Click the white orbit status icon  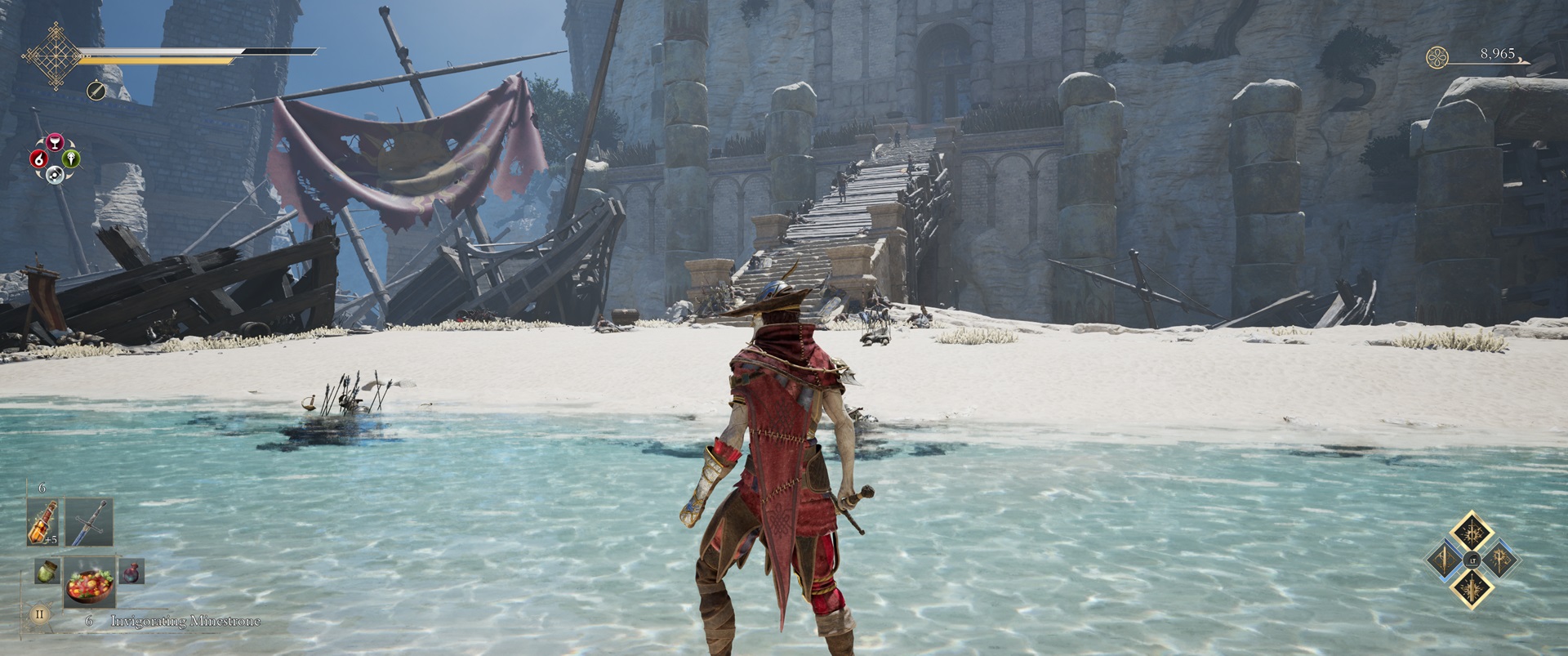pos(55,174)
